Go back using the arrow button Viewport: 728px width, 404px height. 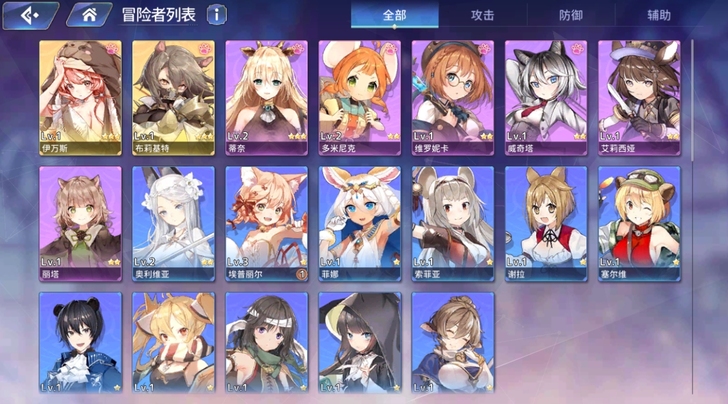pyautogui.click(x=28, y=14)
